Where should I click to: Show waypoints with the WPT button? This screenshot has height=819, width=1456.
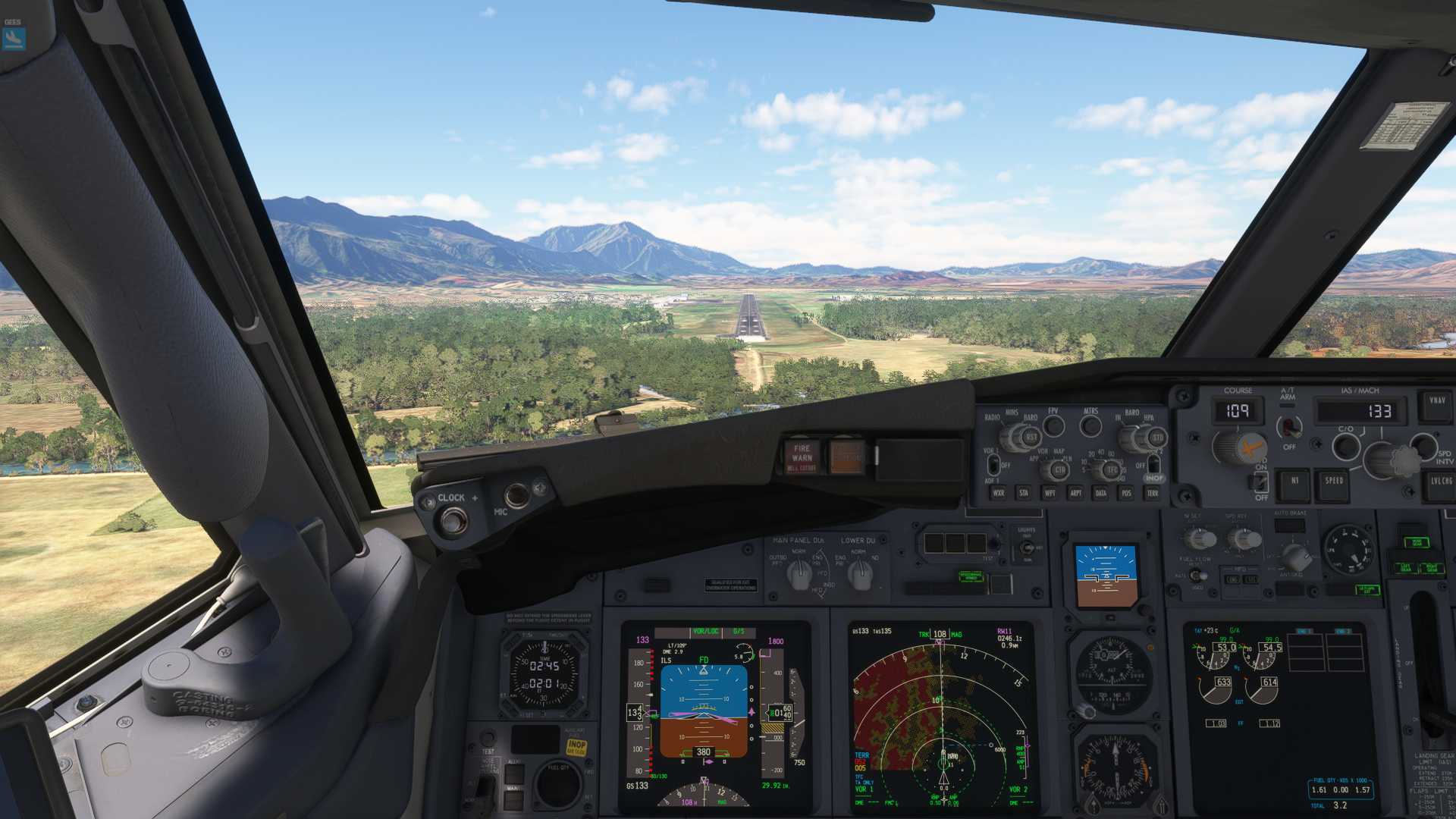pos(1050,493)
